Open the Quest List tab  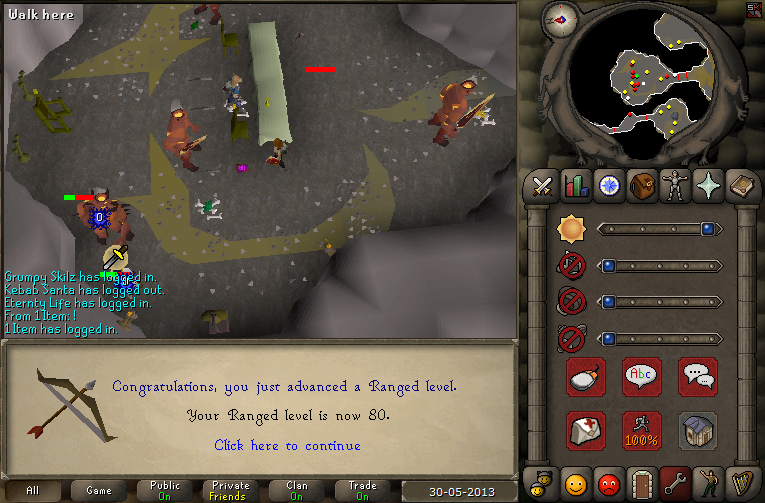pyautogui.click(x=609, y=186)
